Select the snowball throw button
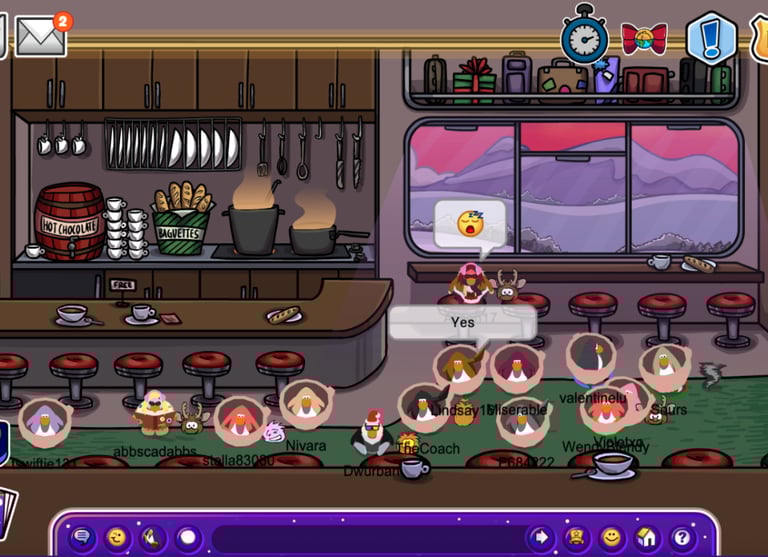 click(x=187, y=537)
